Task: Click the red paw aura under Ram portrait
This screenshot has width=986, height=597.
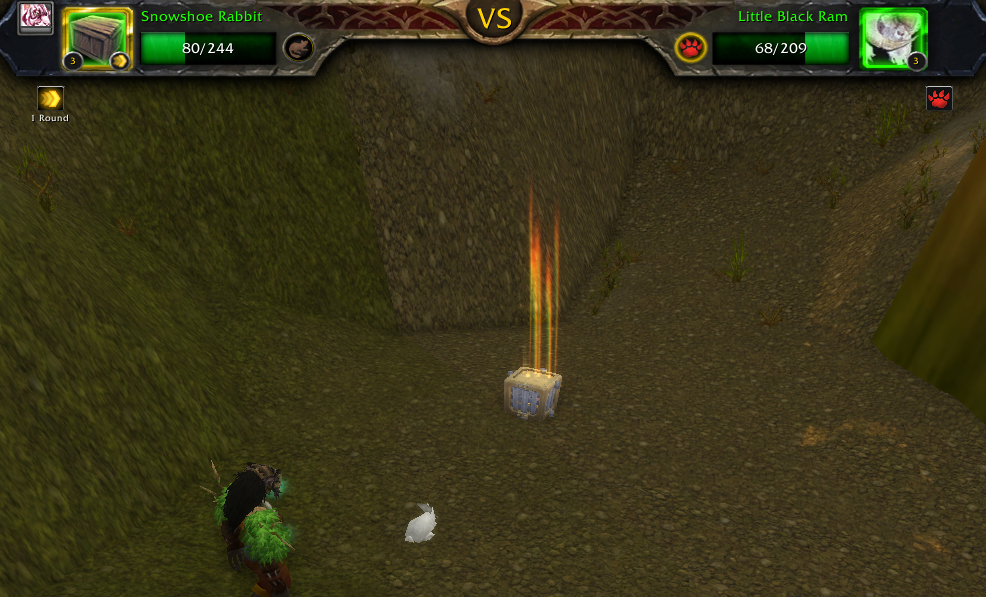Action: 939,98
